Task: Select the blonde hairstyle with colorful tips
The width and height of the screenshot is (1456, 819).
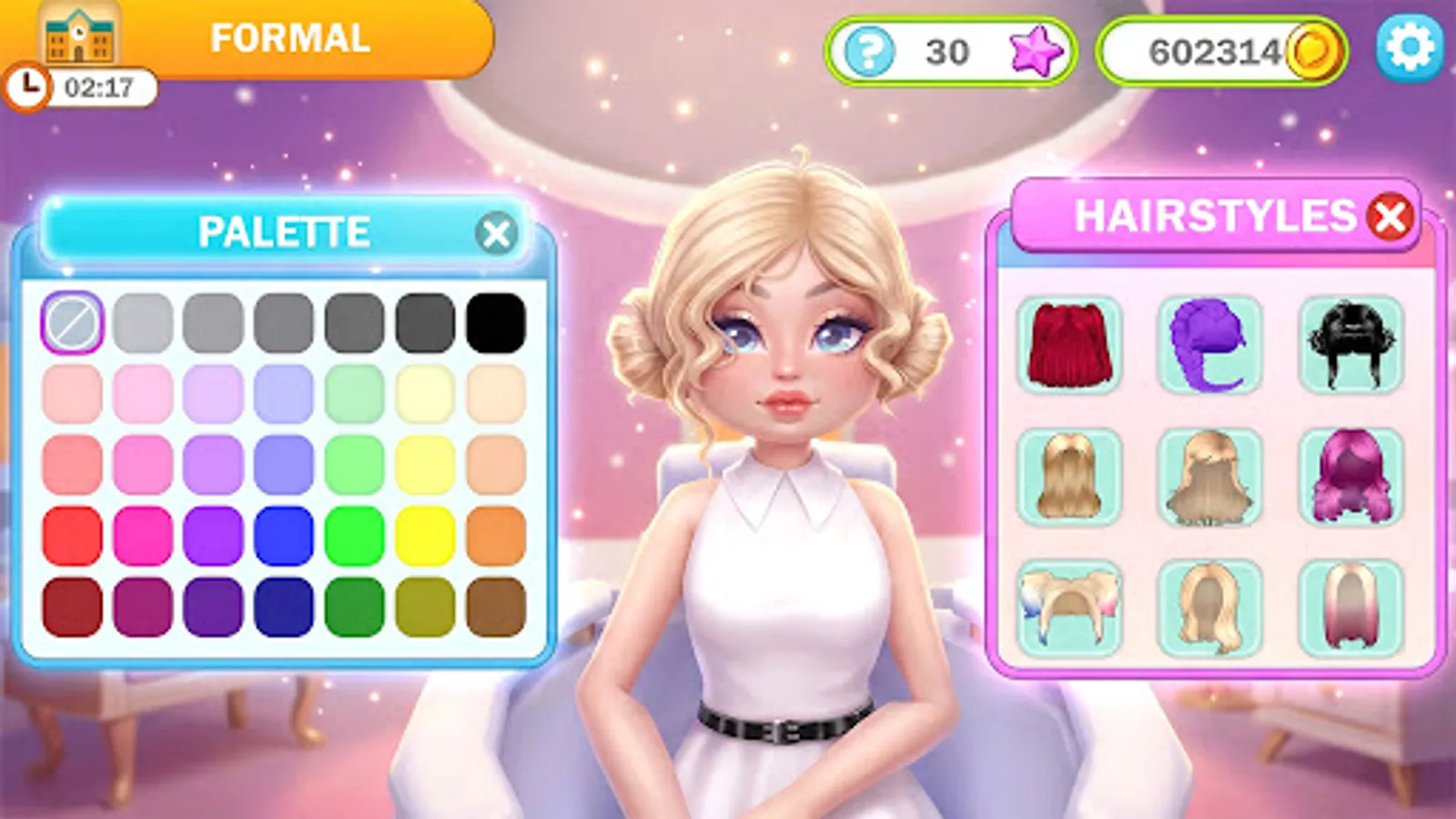Action: tap(1069, 608)
